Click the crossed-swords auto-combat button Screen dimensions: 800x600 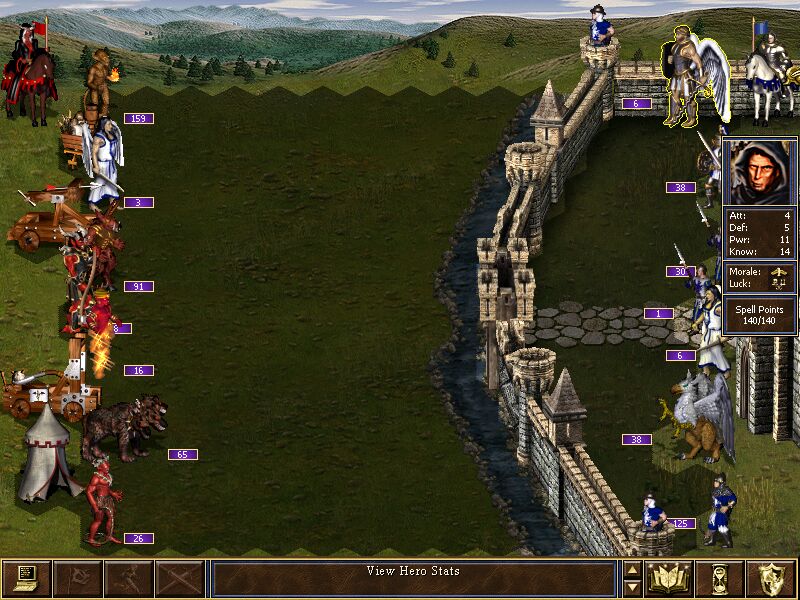(179, 579)
